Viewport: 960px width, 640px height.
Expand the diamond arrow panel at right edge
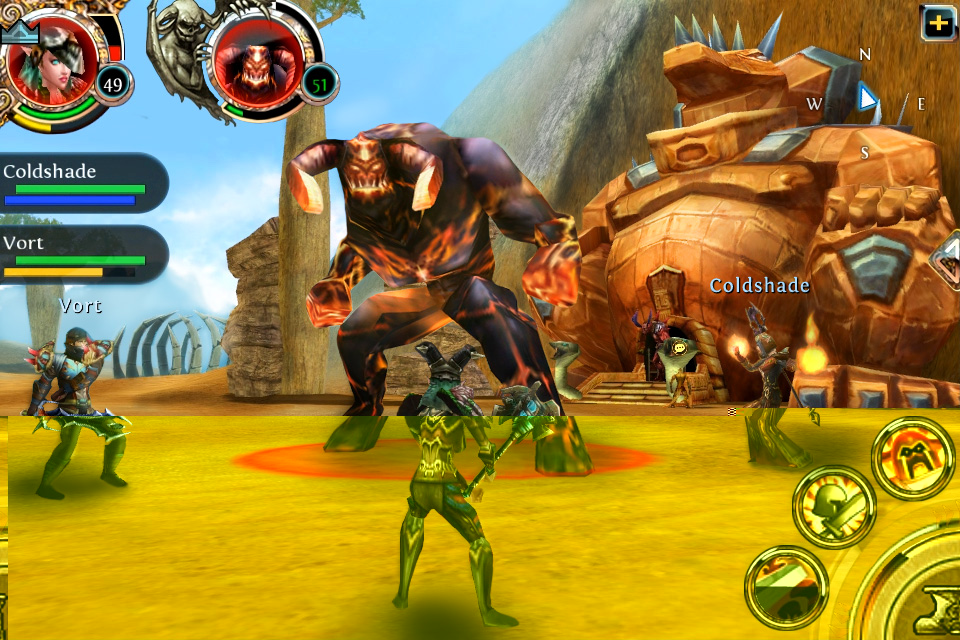946,262
